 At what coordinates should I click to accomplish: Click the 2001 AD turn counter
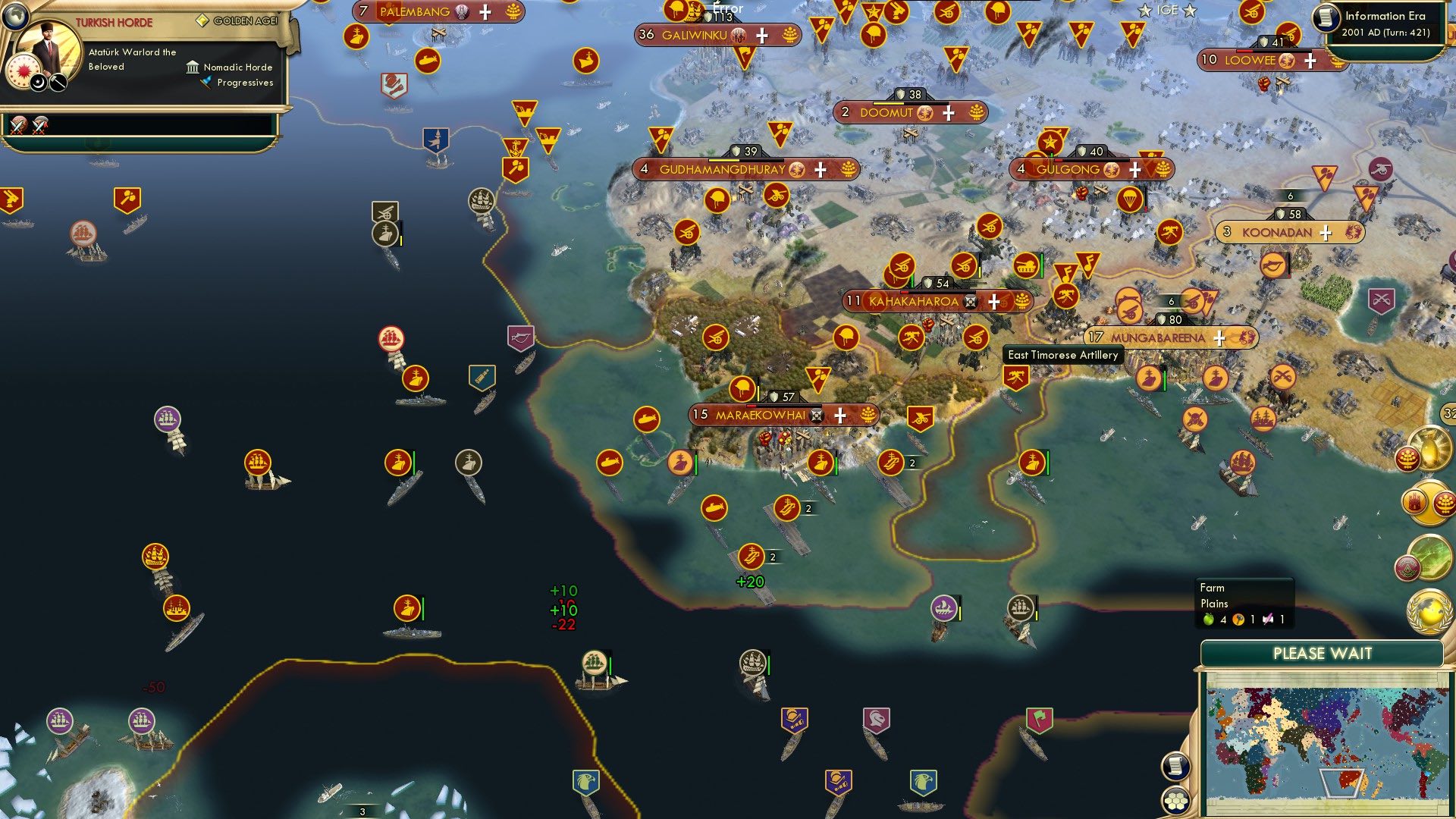coord(1387,31)
